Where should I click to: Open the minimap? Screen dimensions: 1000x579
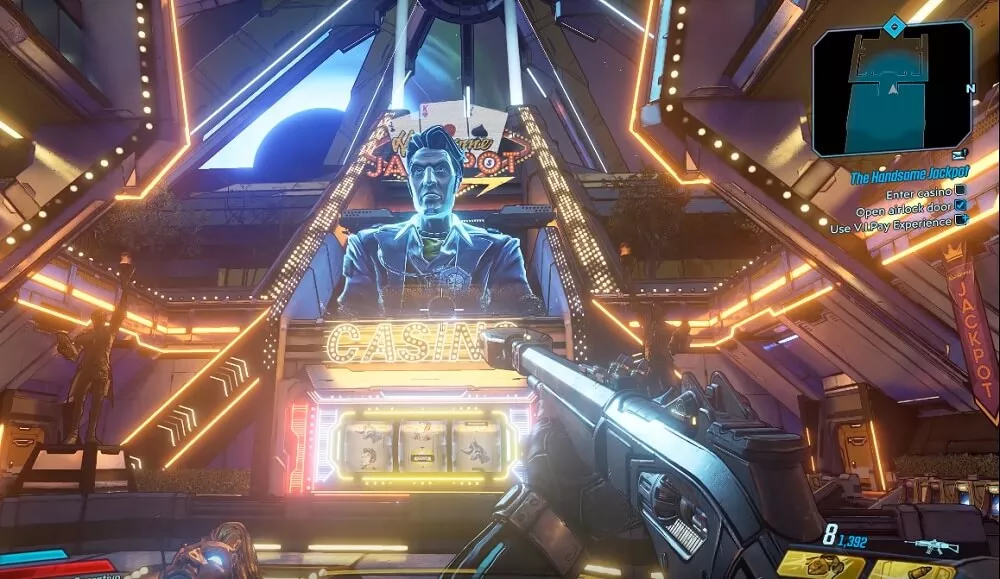pyautogui.click(x=892, y=90)
